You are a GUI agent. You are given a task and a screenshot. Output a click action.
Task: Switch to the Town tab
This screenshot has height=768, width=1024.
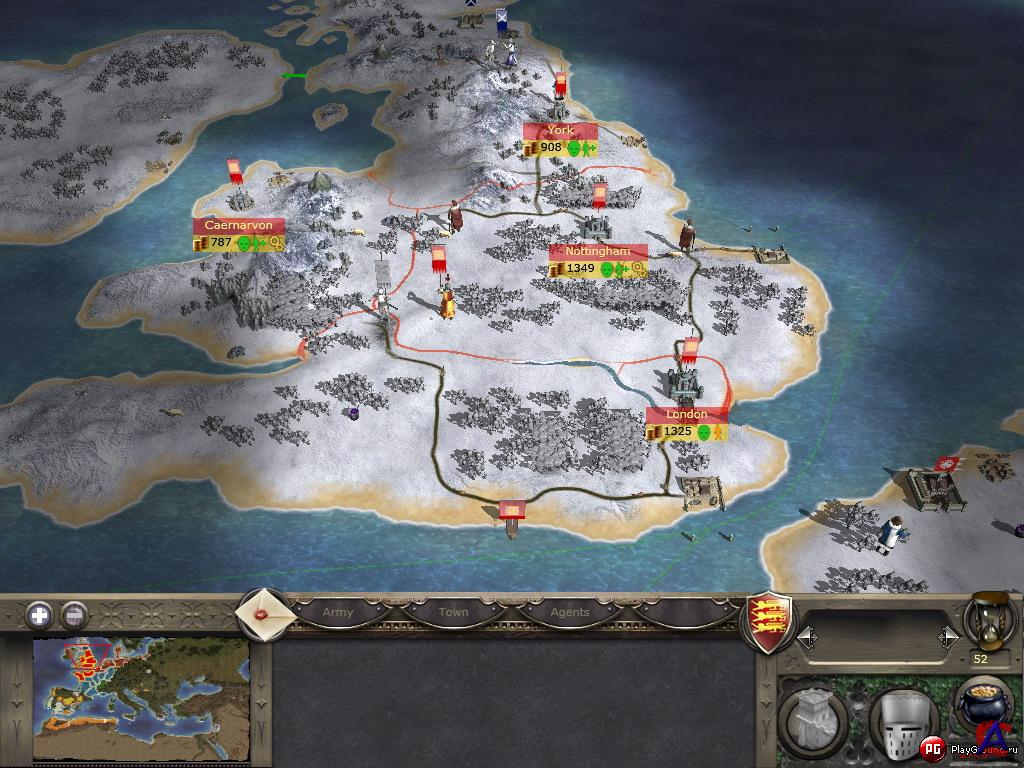(453, 612)
